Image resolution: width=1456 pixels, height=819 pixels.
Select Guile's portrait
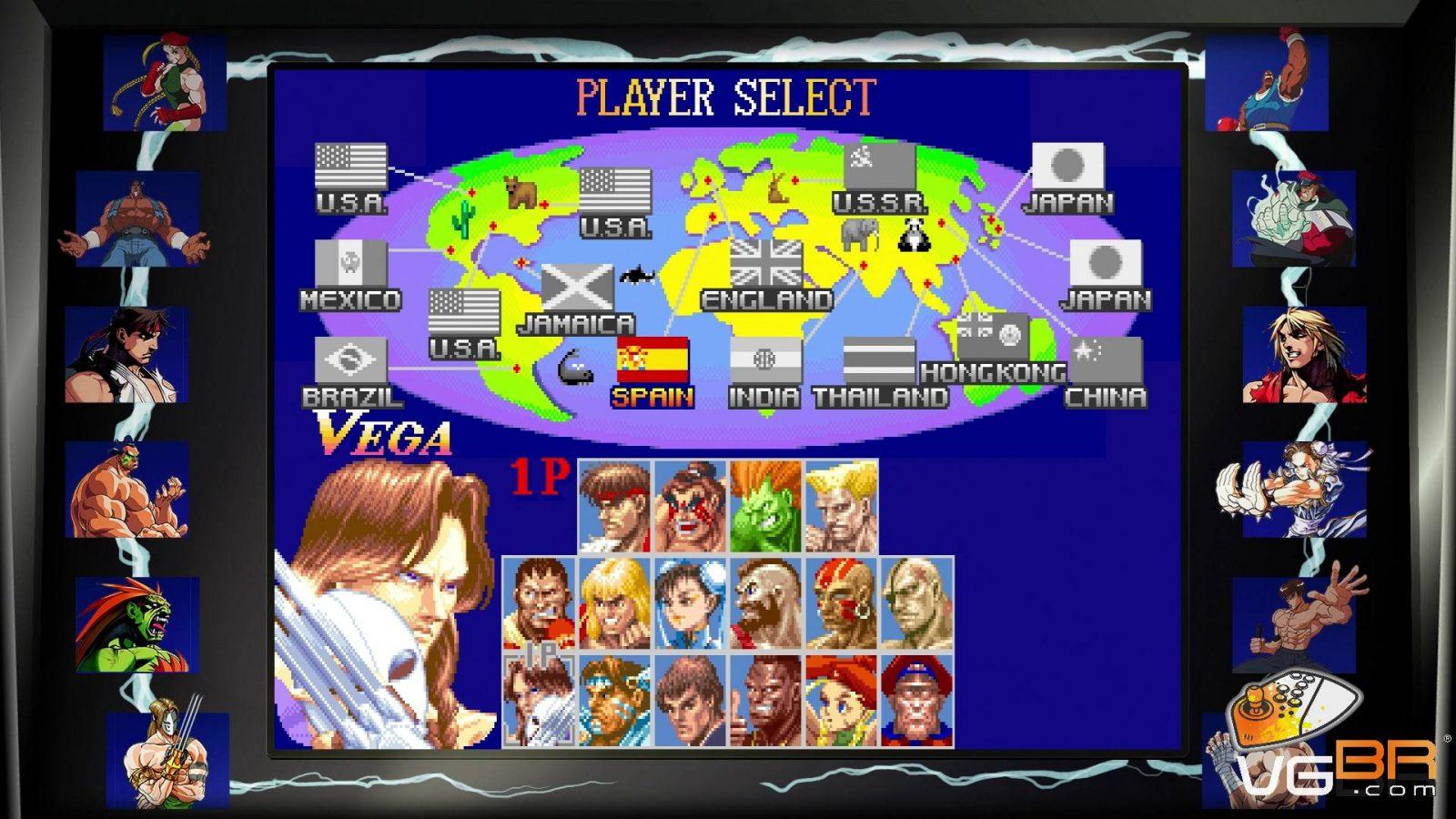pyautogui.click(x=841, y=506)
